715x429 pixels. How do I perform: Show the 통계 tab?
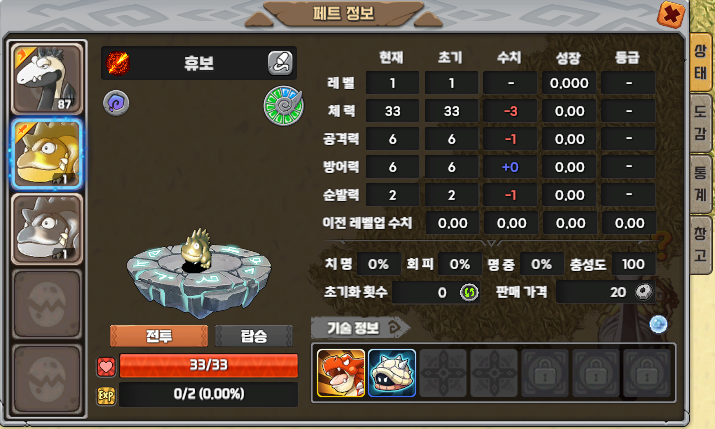701,176
